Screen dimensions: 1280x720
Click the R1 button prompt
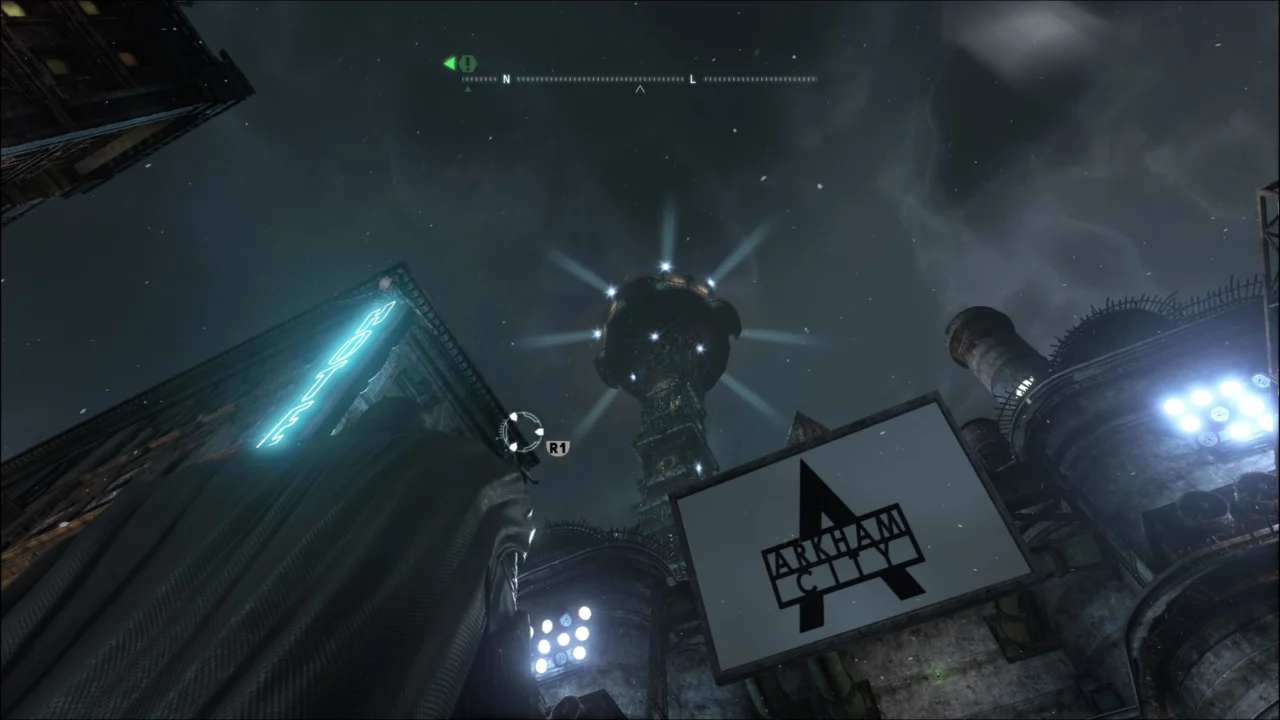558,447
